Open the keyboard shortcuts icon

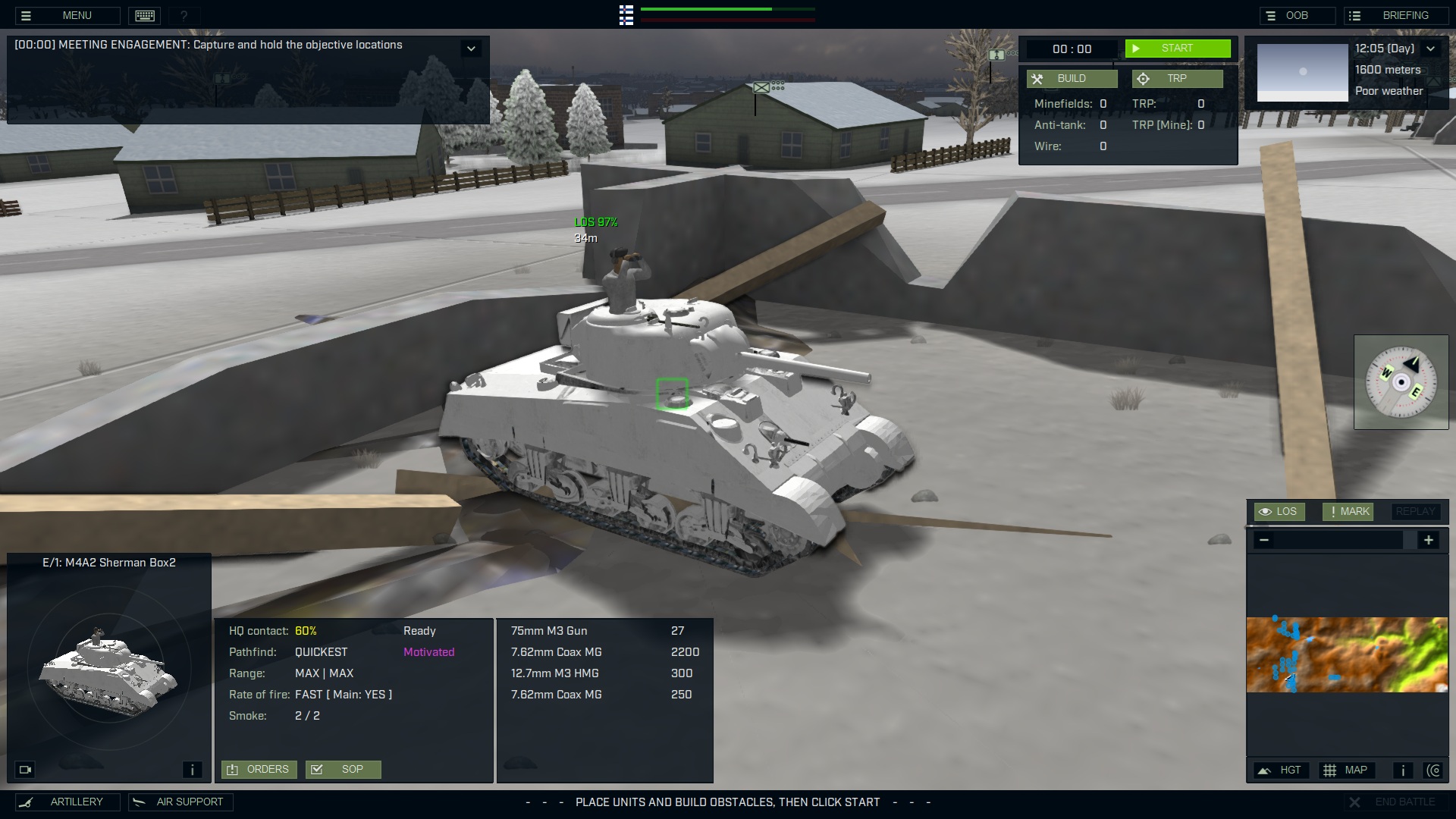pyautogui.click(x=144, y=15)
